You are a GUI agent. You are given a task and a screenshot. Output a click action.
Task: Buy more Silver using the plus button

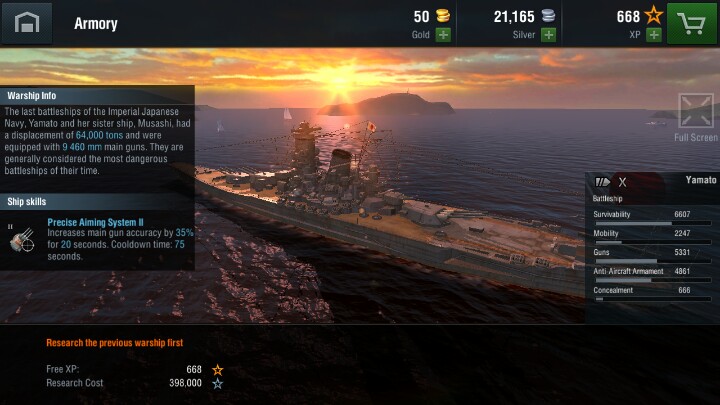click(x=548, y=35)
